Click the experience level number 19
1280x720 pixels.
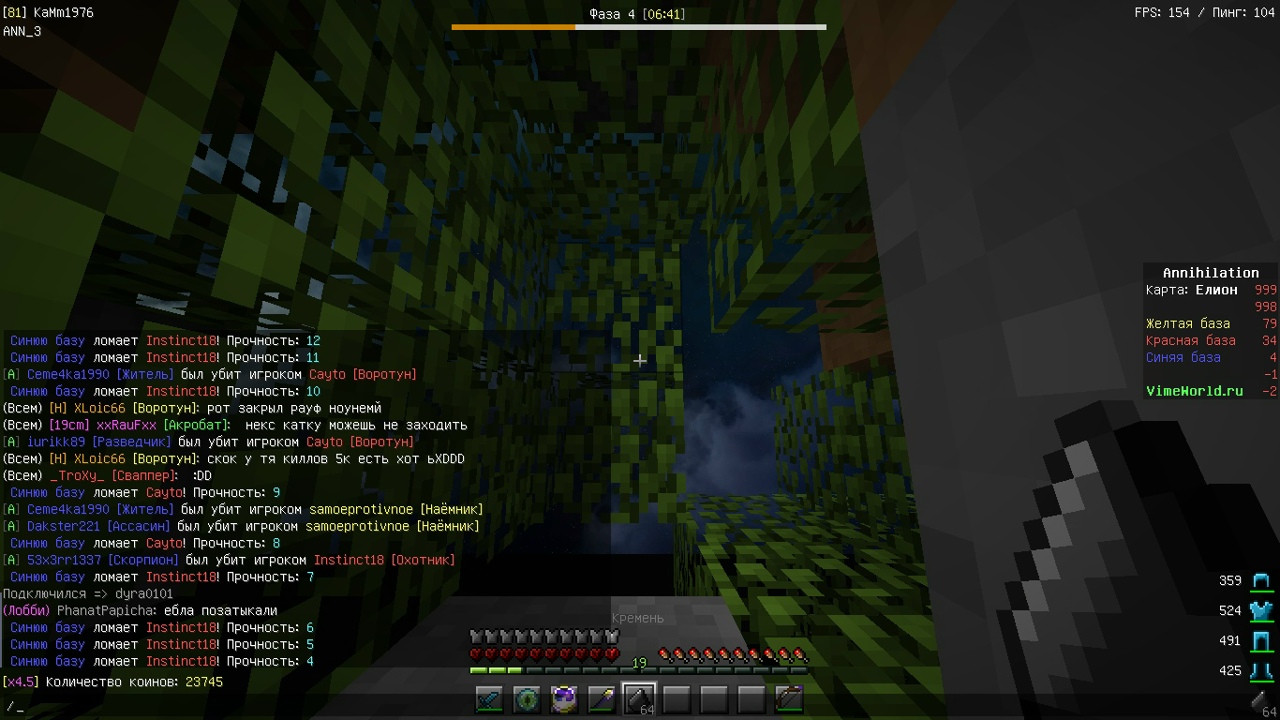point(639,663)
